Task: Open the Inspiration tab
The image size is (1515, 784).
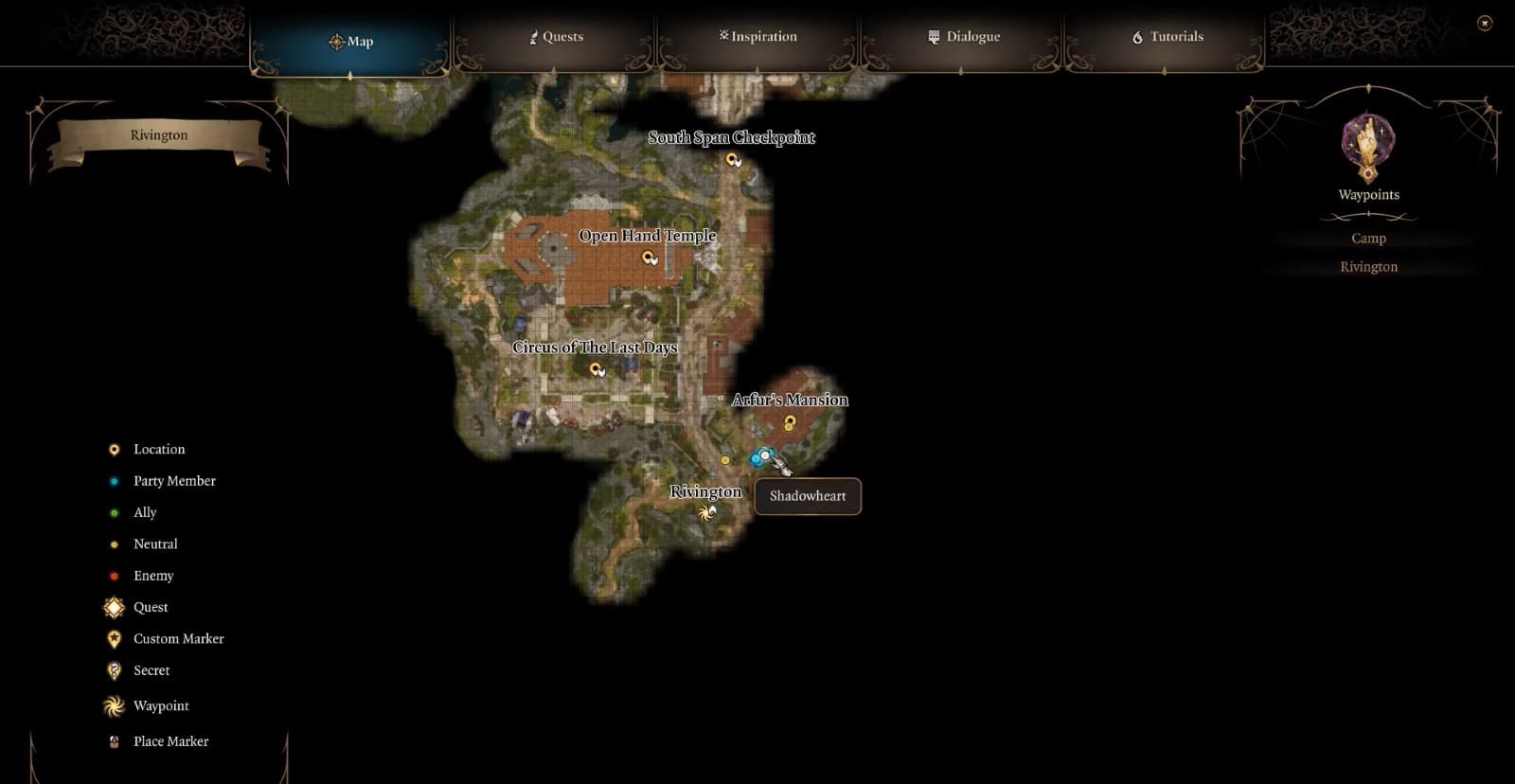Action: pyautogui.click(x=757, y=37)
